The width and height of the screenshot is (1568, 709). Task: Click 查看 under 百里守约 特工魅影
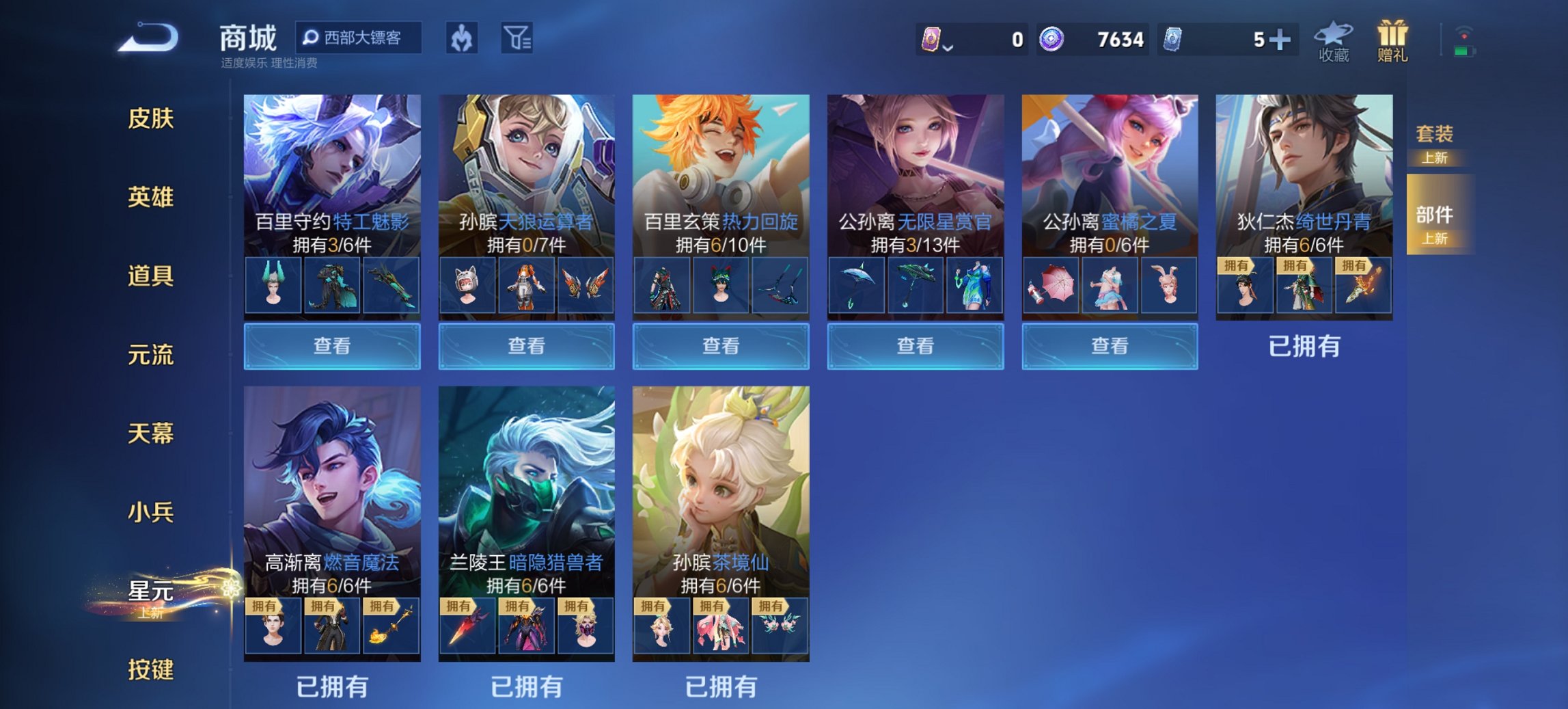coord(331,347)
